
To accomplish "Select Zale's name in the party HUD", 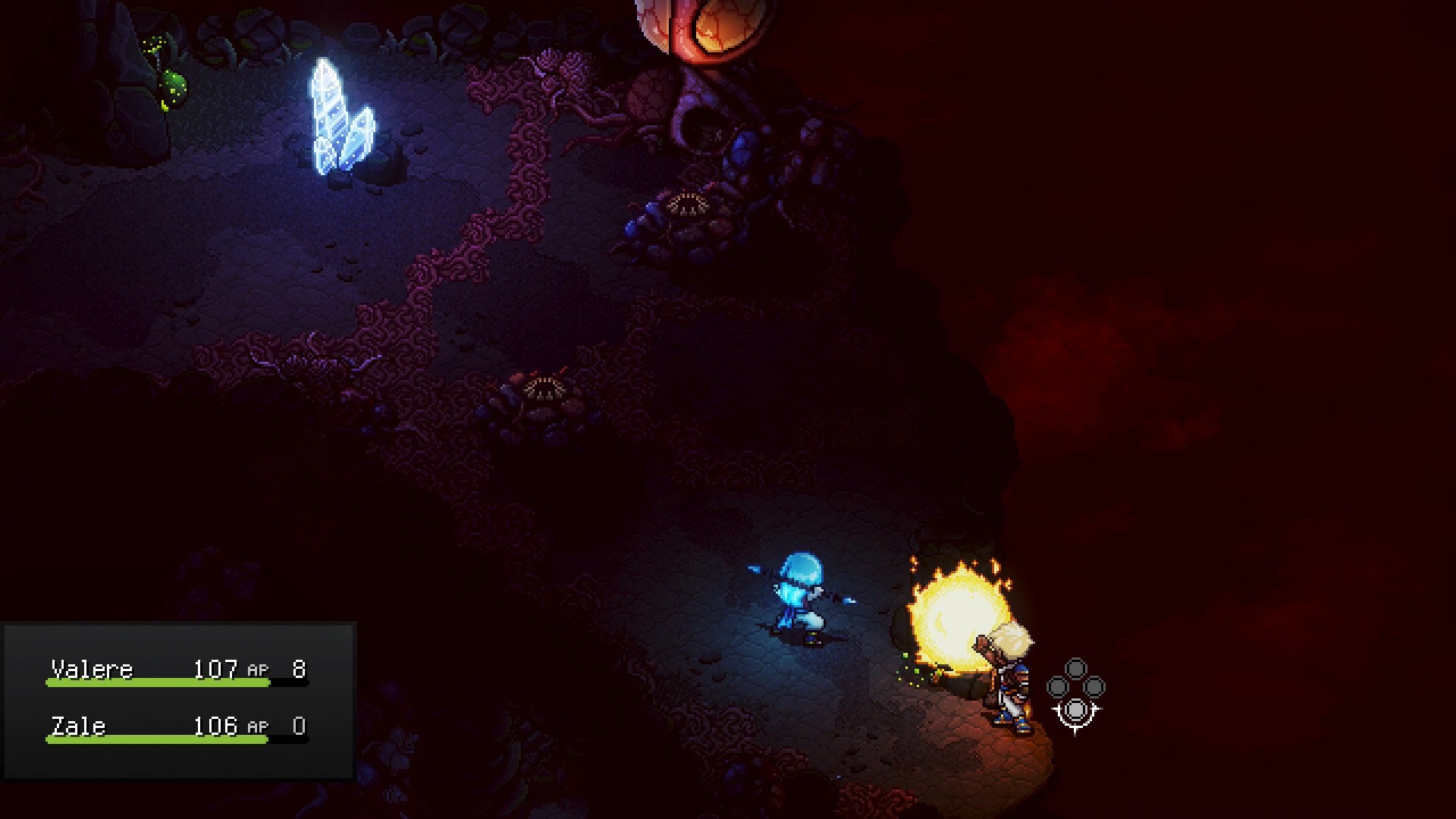I will [78, 726].
